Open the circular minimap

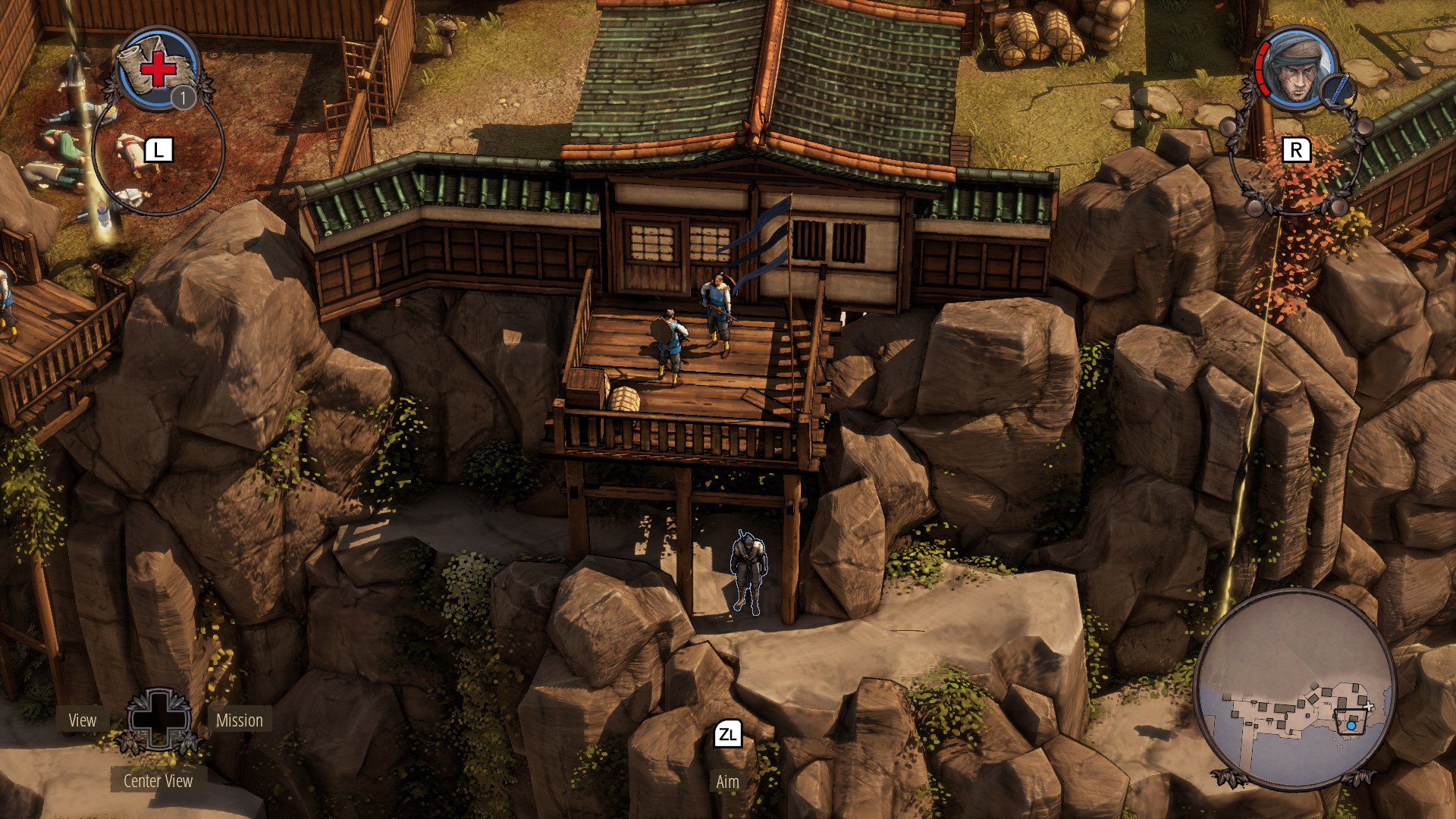(x=1295, y=689)
